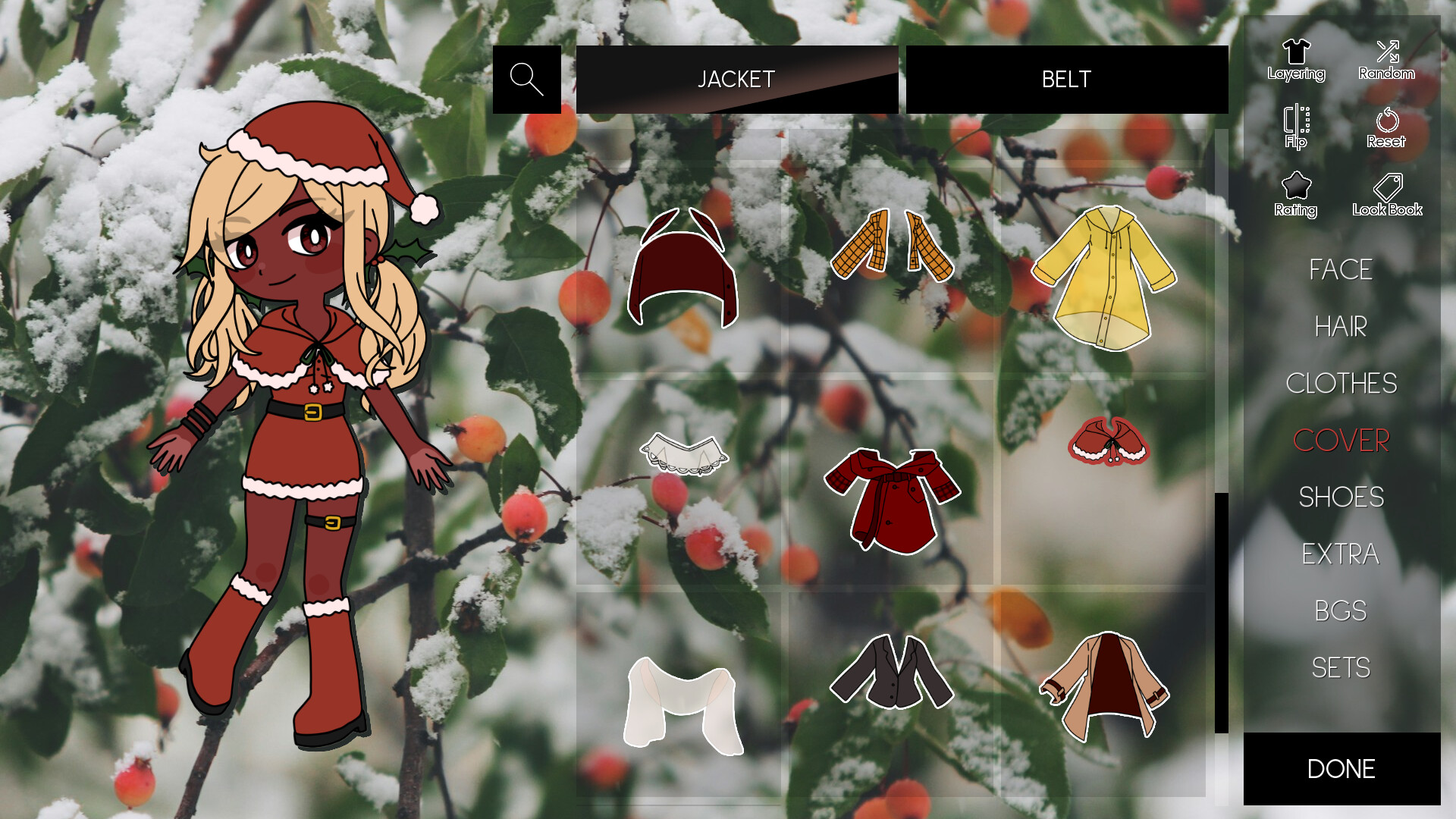
Task: Switch to the JACKET tab
Action: [736, 79]
